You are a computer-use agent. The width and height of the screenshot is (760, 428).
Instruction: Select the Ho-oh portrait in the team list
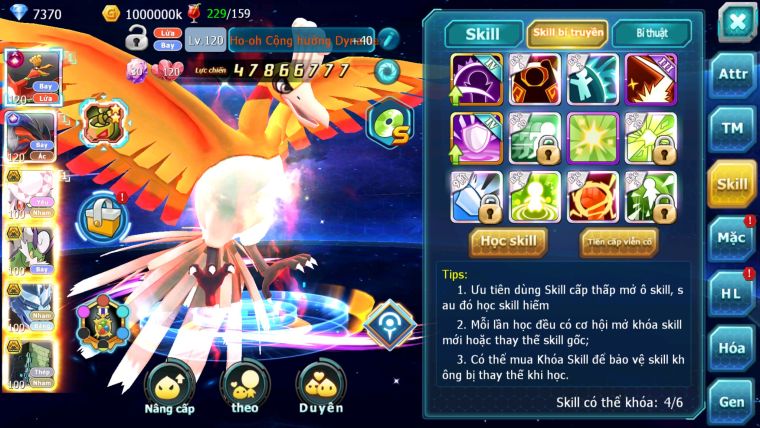point(30,77)
